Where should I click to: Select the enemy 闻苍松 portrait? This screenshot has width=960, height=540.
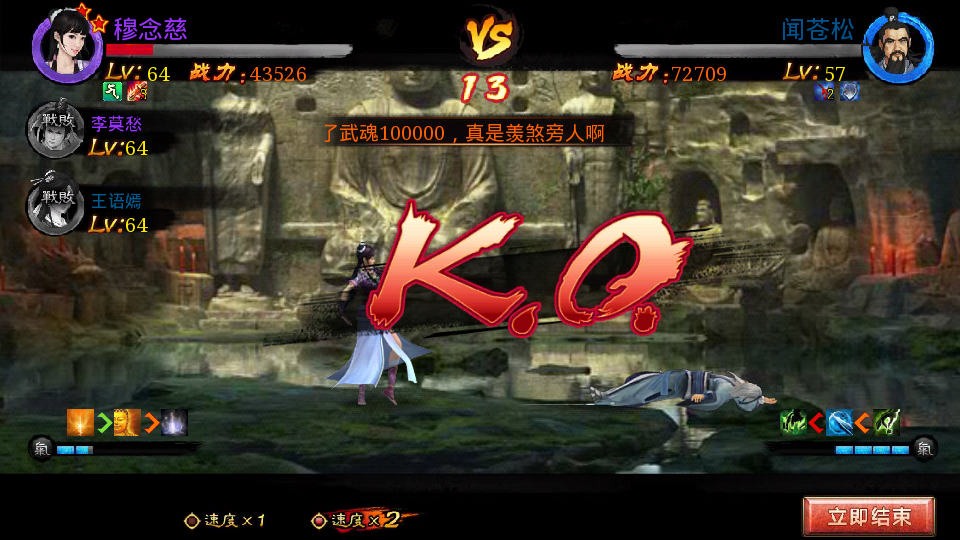point(898,47)
